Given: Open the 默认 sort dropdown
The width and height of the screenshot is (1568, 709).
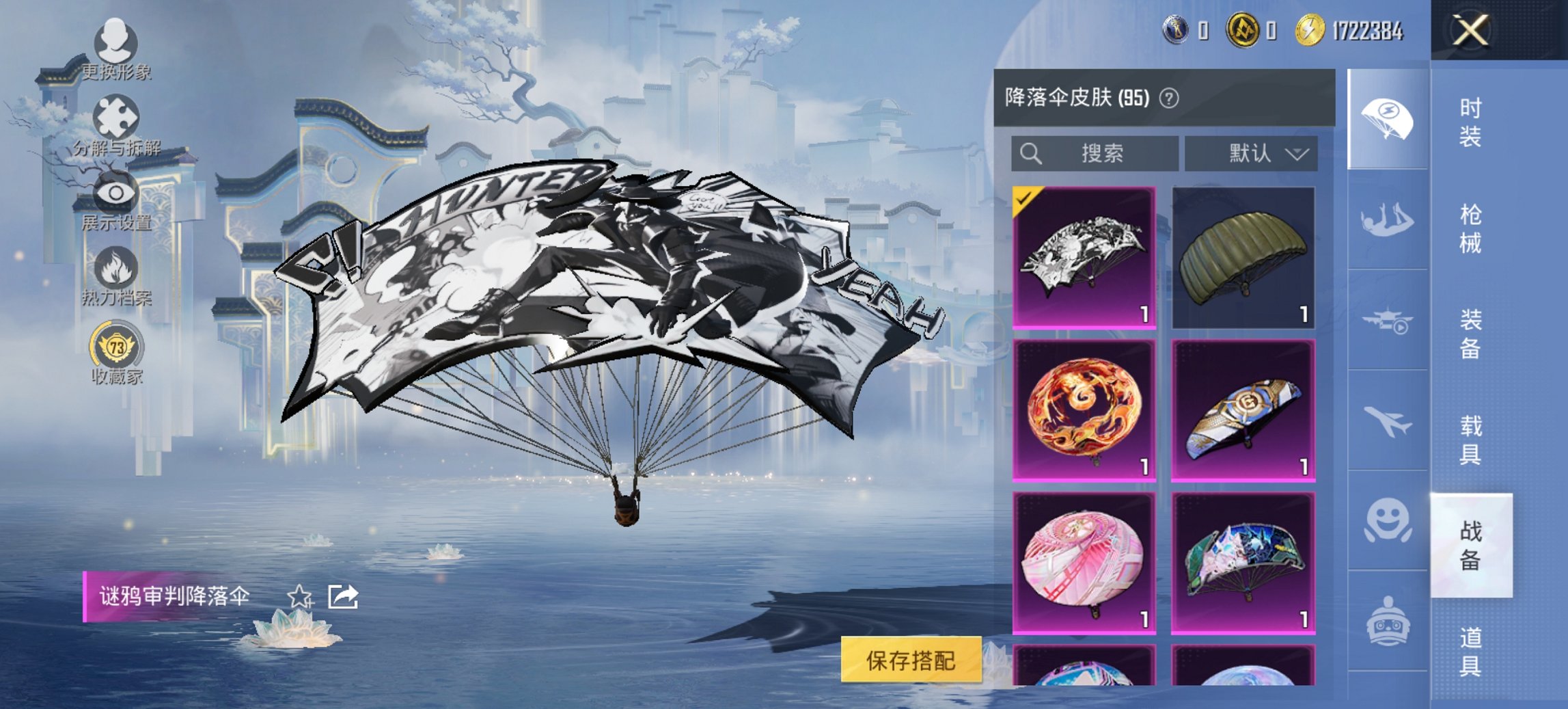Looking at the screenshot, I should [x=1254, y=152].
